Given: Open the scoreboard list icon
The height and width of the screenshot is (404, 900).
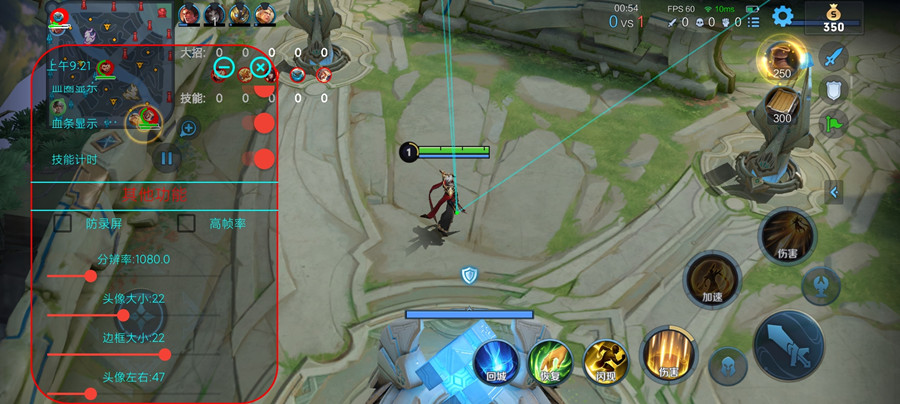Looking at the screenshot, I should pyautogui.click(x=753, y=21).
